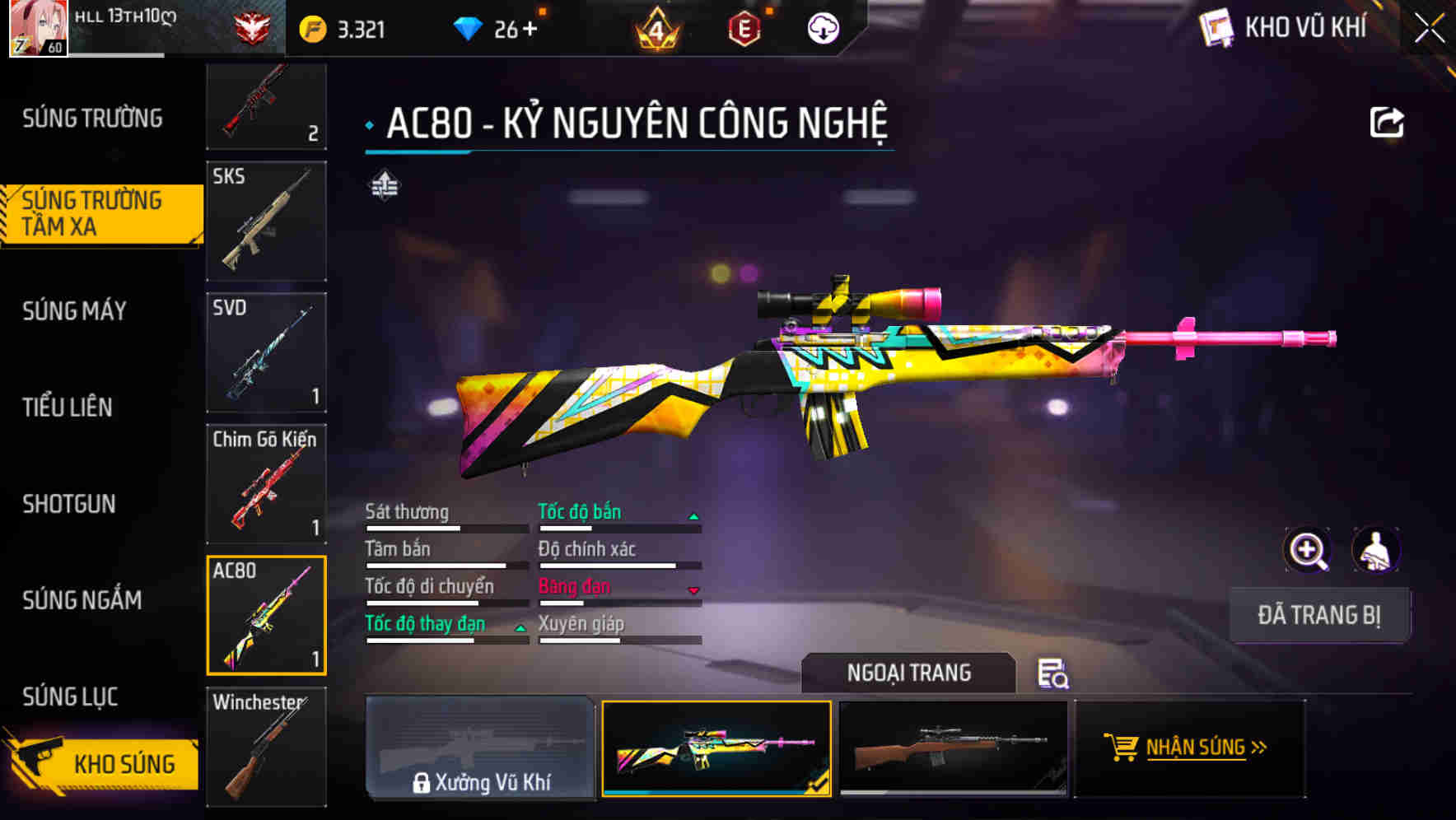Share the AC80 weapon via share icon
The width and height of the screenshot is (1456, 820).
(x=1386, y=120)
